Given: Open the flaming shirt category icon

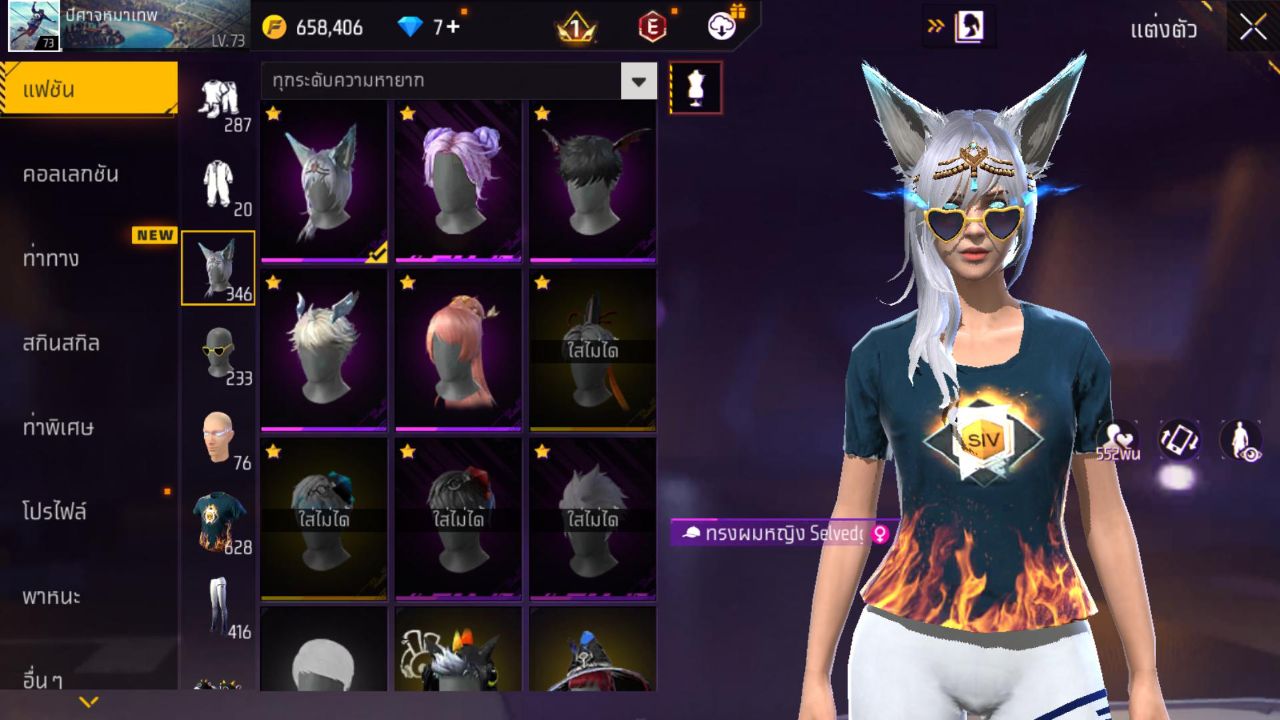Looking at the screenshot, I should tap(219, 517).
